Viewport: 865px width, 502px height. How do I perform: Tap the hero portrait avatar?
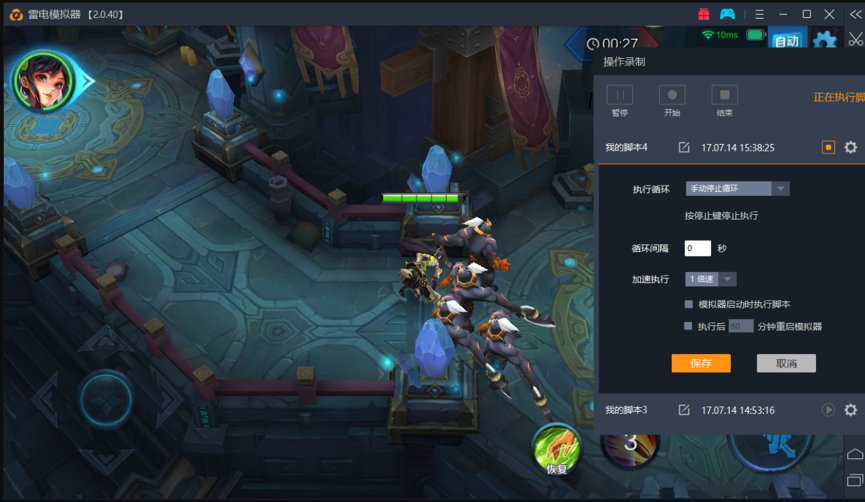point(42,80)
